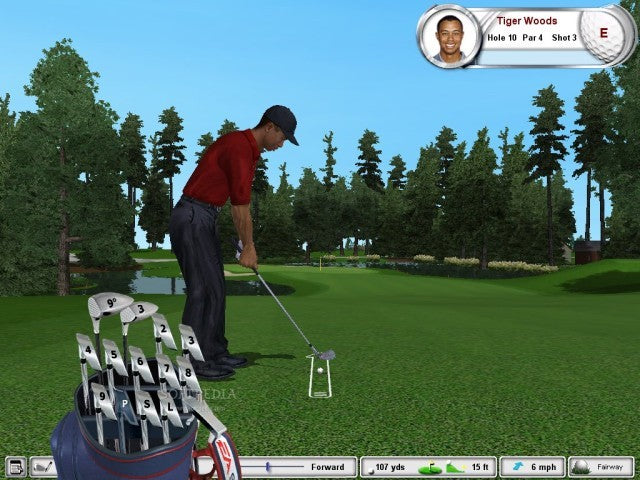The image size is (640, 480).
Task: Pick the 2 iron from the bag
Action: point(162,331)
